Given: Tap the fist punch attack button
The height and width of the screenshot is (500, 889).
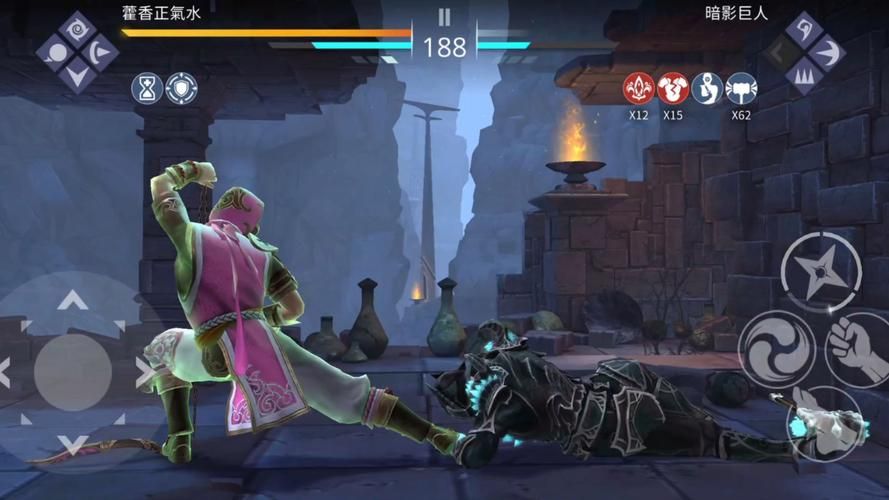Looking at the screenshot, I should tap(858, 348).
